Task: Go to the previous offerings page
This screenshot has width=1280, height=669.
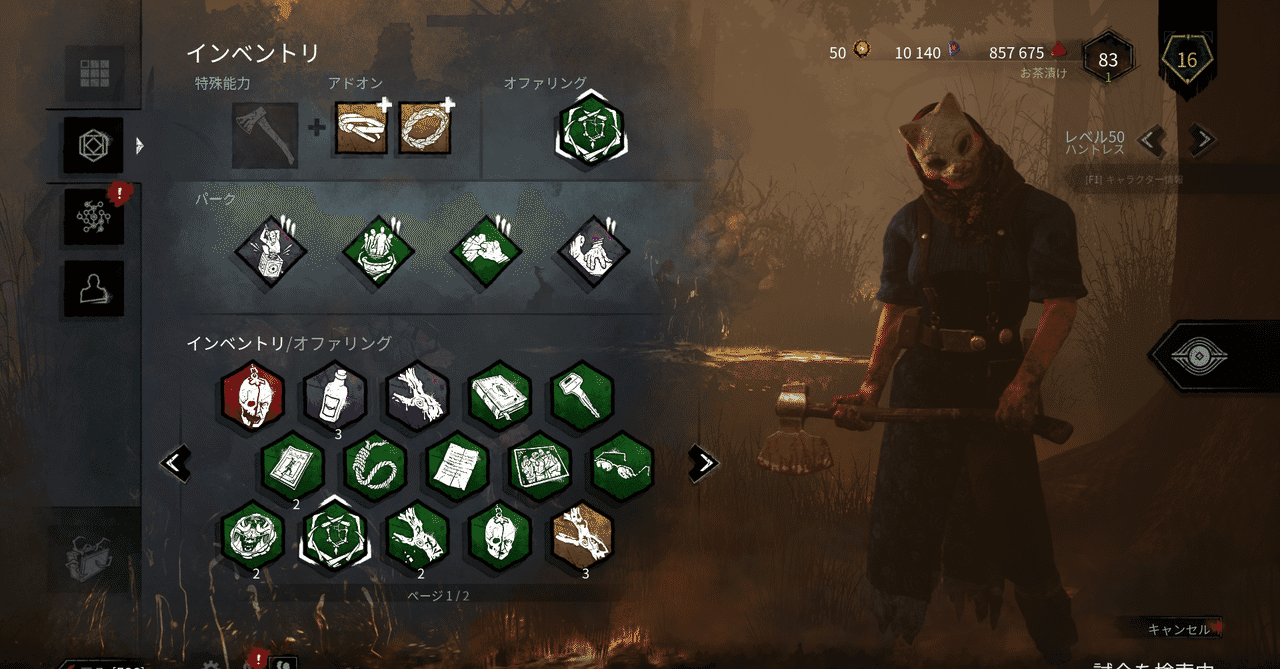Action: click(176, 462)
